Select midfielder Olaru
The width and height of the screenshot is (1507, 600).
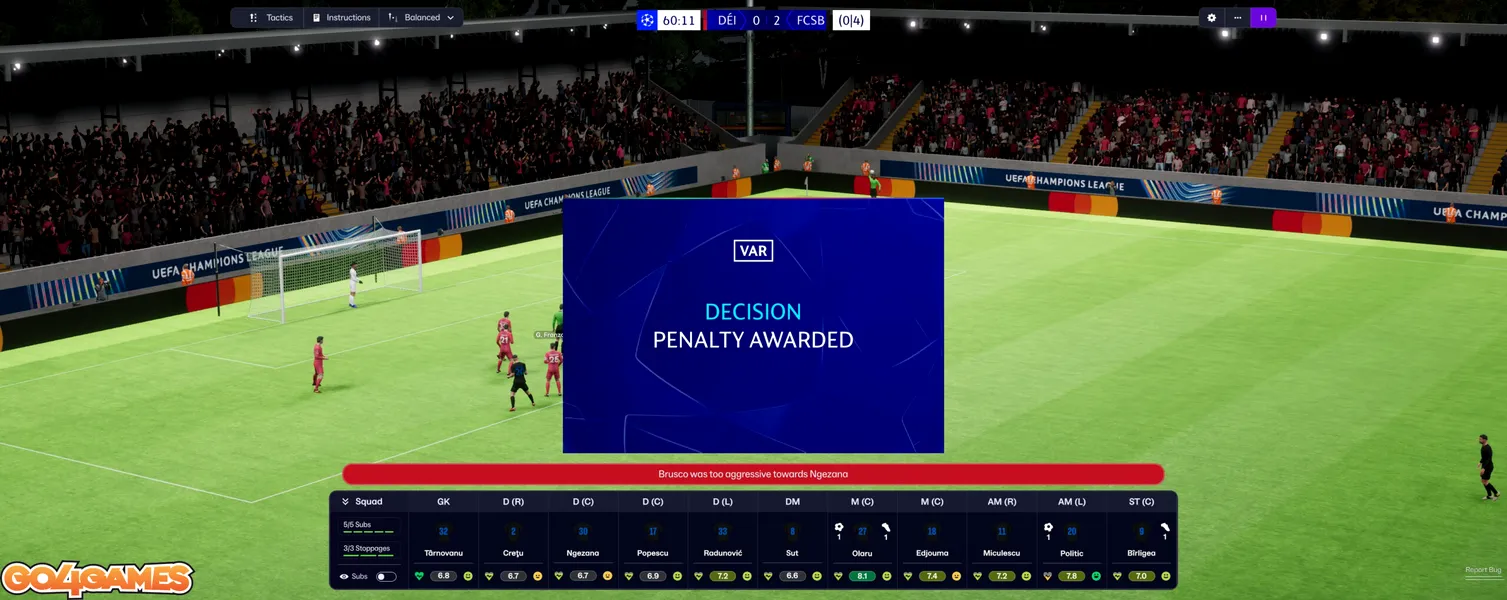tap(862, 553)
